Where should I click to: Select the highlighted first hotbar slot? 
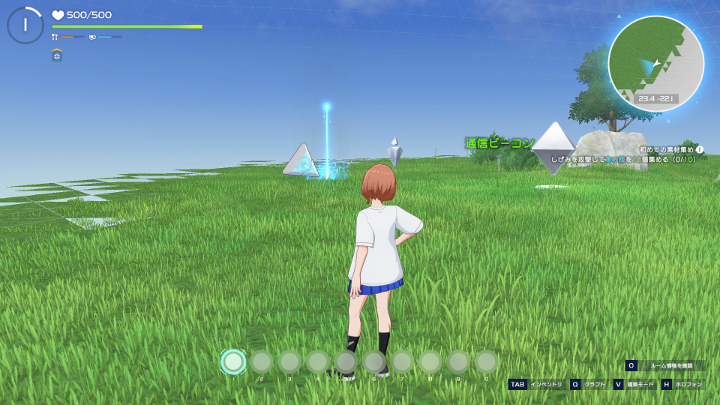coord(233,361)
